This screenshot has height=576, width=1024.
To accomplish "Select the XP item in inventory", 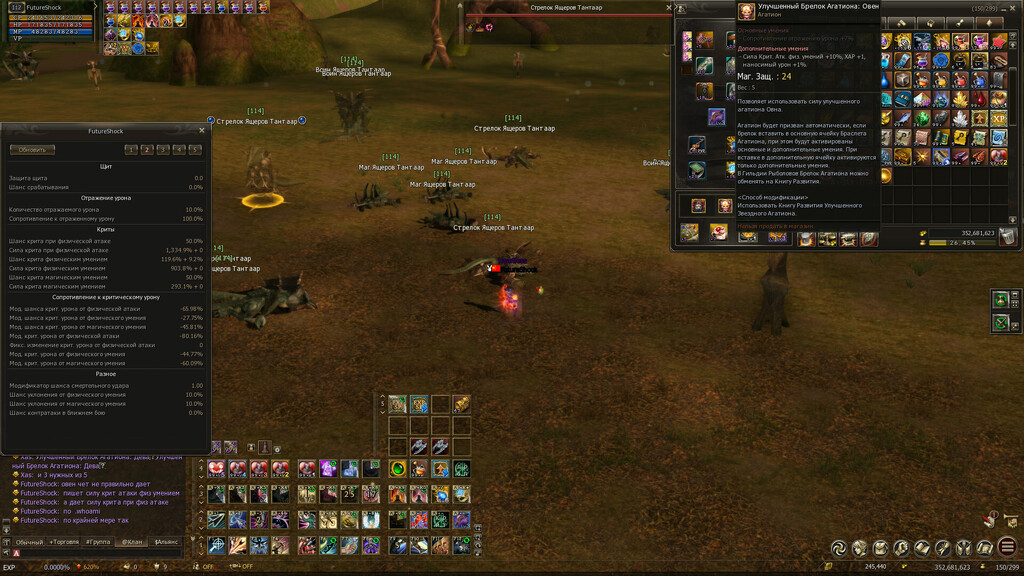I will point(998,118).
